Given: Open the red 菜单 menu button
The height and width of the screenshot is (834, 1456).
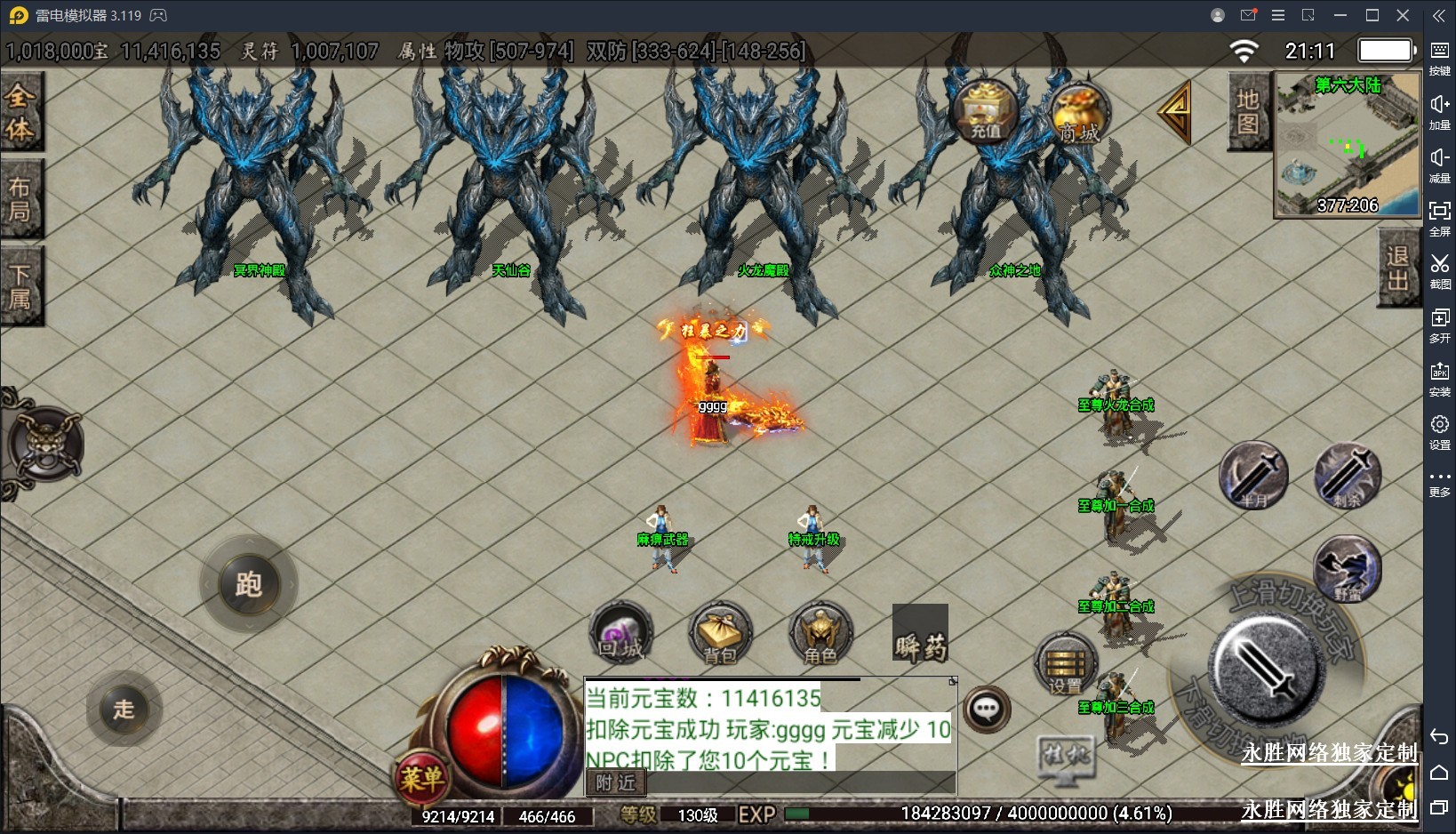Looking at the screenshot, I should point(421,779).
